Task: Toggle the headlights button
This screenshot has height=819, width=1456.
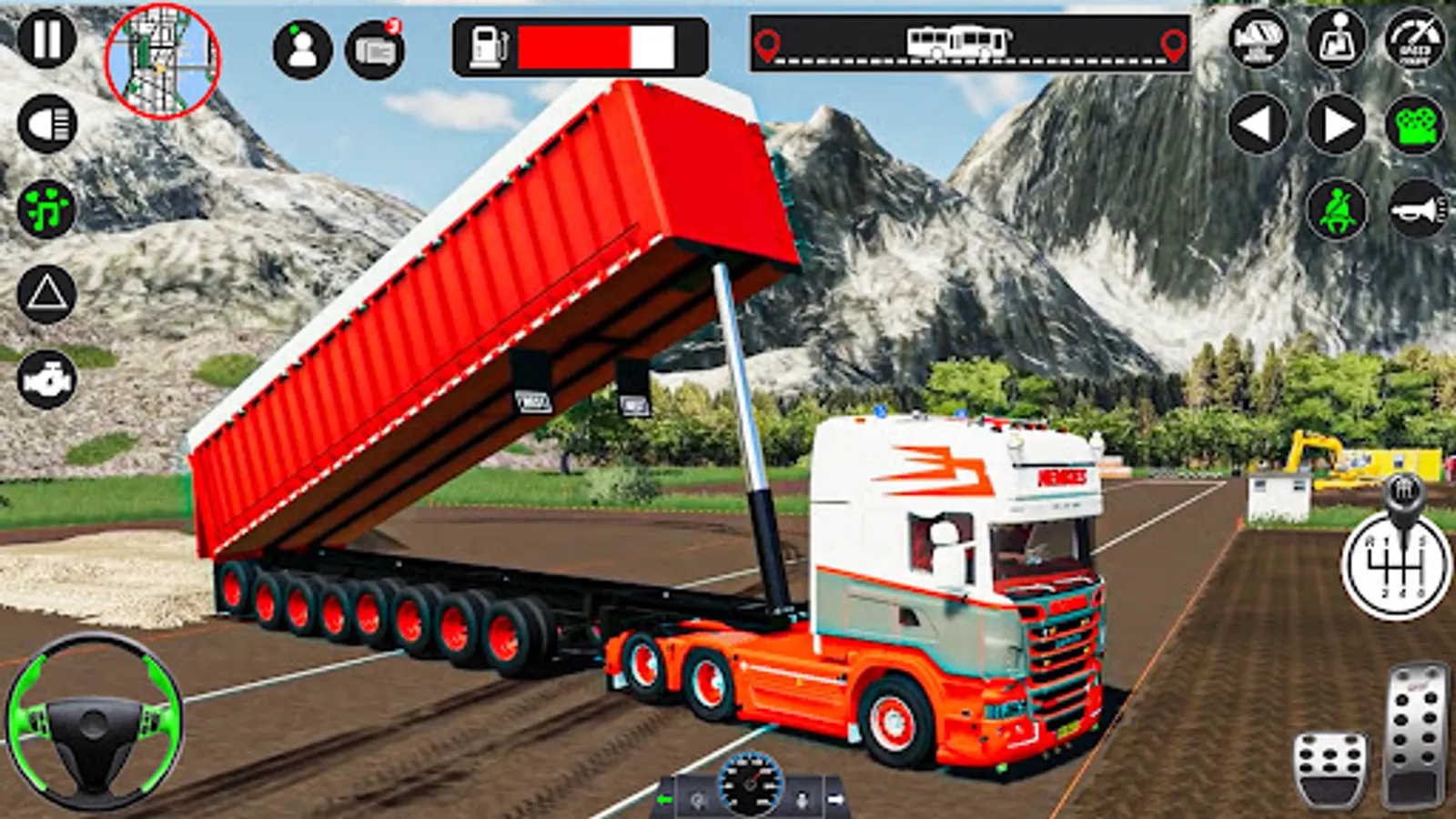Action: tap(47, 124)
